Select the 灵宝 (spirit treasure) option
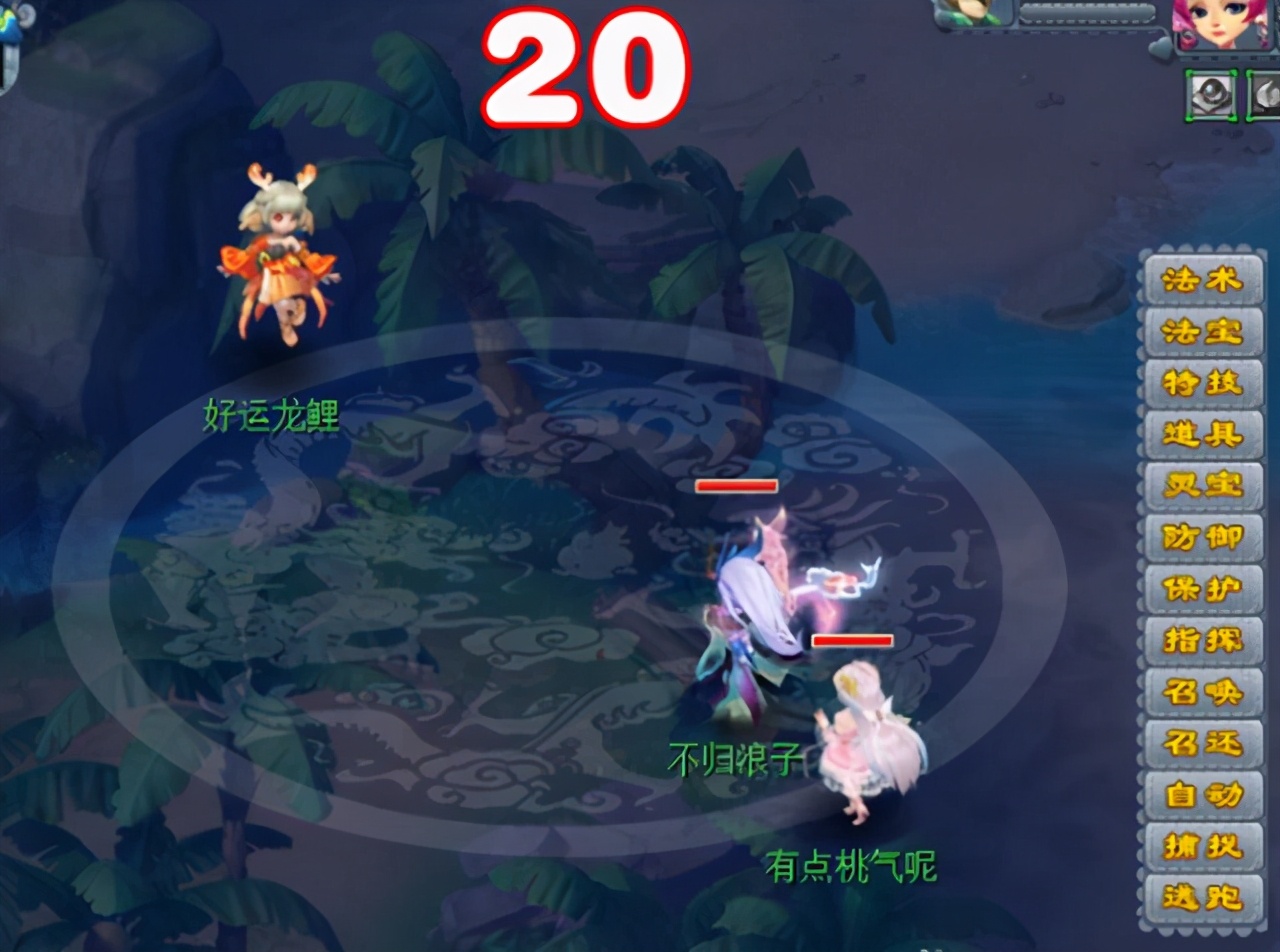This screenshot has height=952, width=1280. point(1203,486)
